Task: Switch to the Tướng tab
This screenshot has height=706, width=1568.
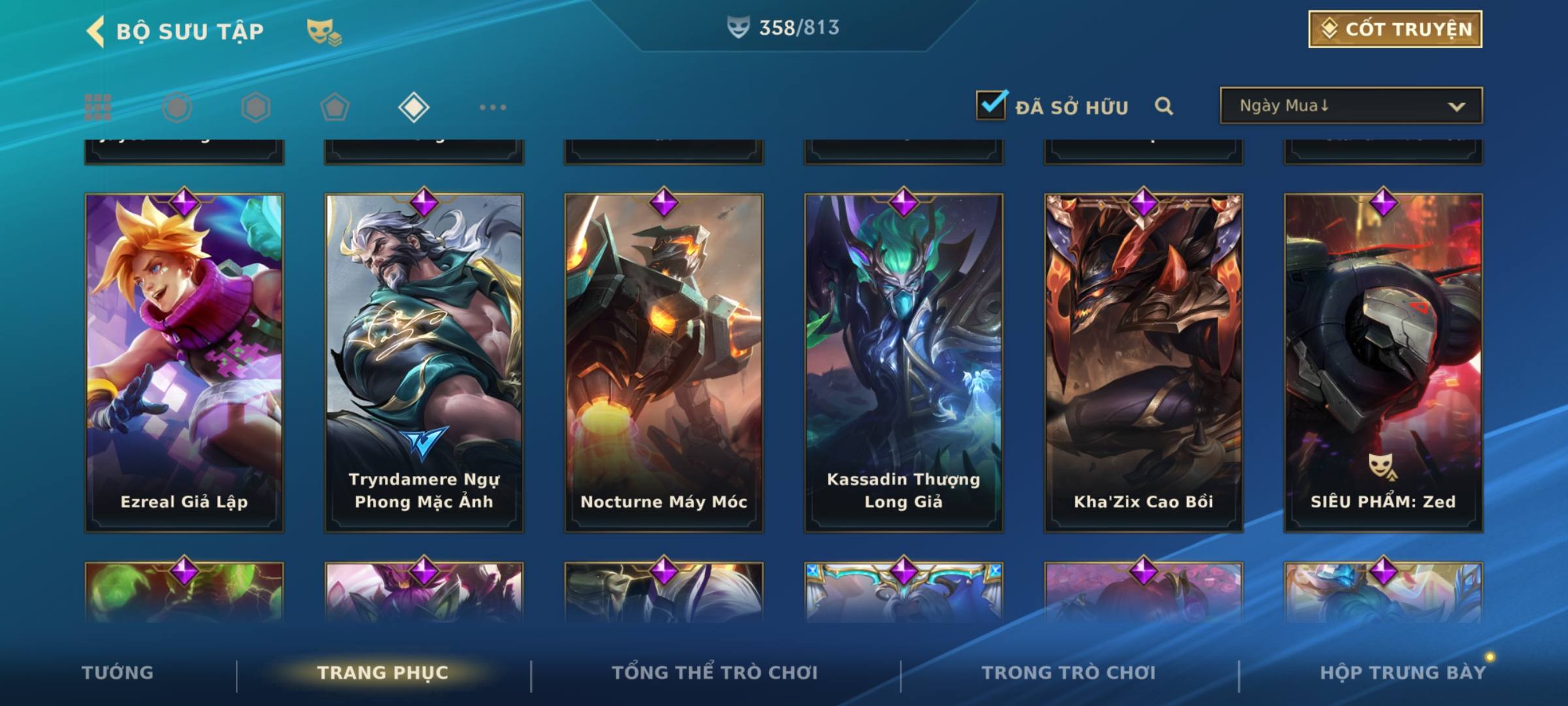Action: tap(118, 673)
